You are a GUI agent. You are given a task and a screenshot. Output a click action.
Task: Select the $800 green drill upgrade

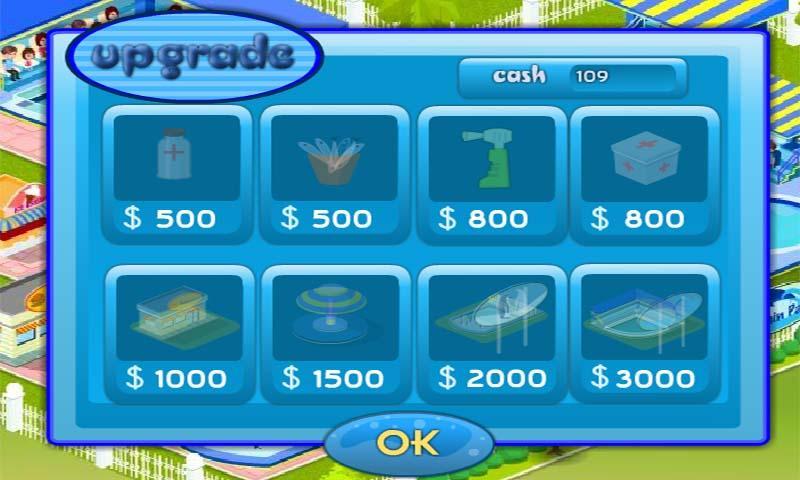[x=491, y=174]
